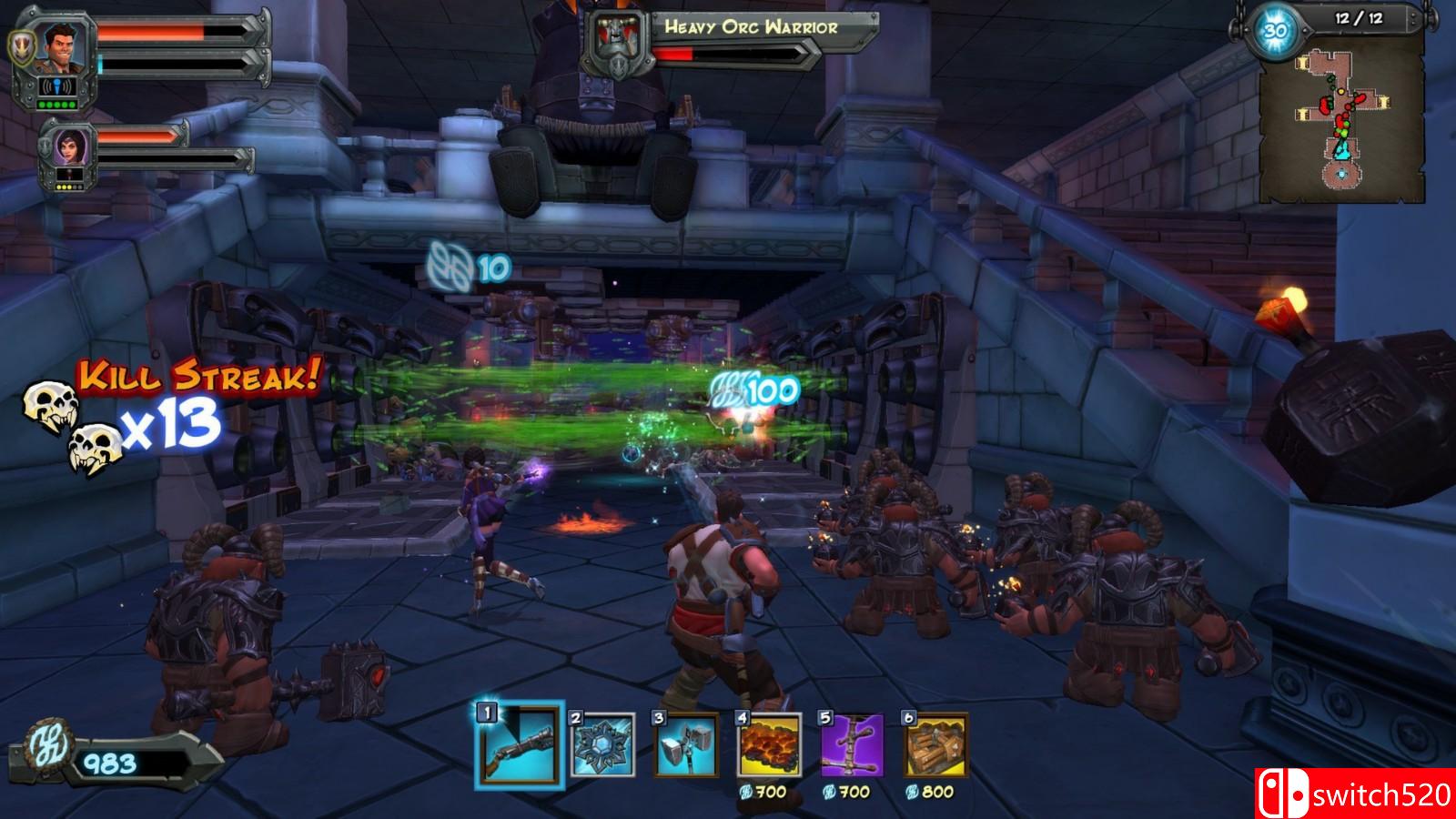
Task: Choose the wooden barricade trap costing 800
Action: coord(936,745)
